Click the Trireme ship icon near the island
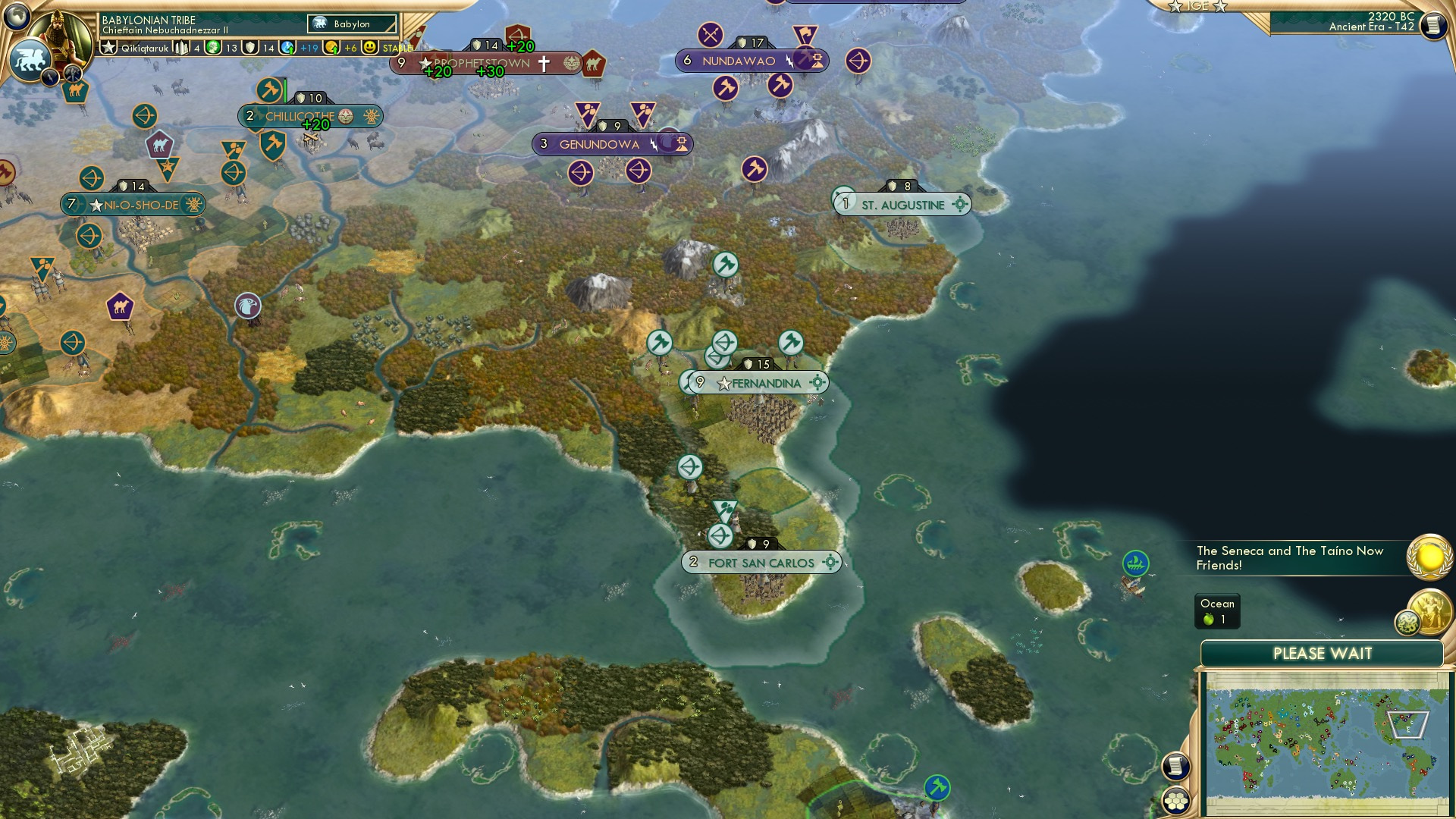 [x=1134, y=564]
